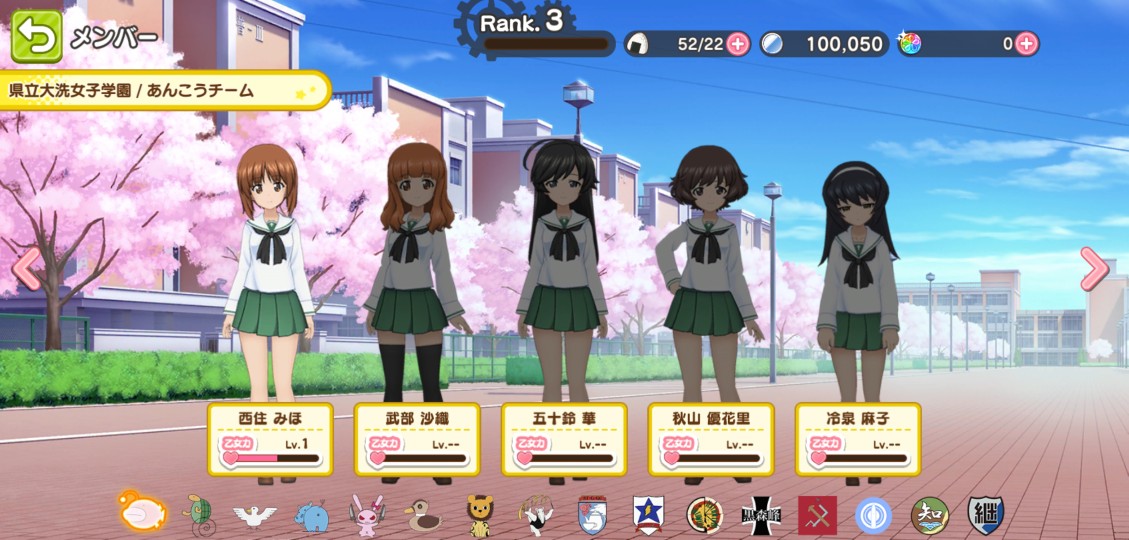Viewport: 1129px width, 540px height.
Task: Add rainbow gems with the plus button
Action: 1027,43
